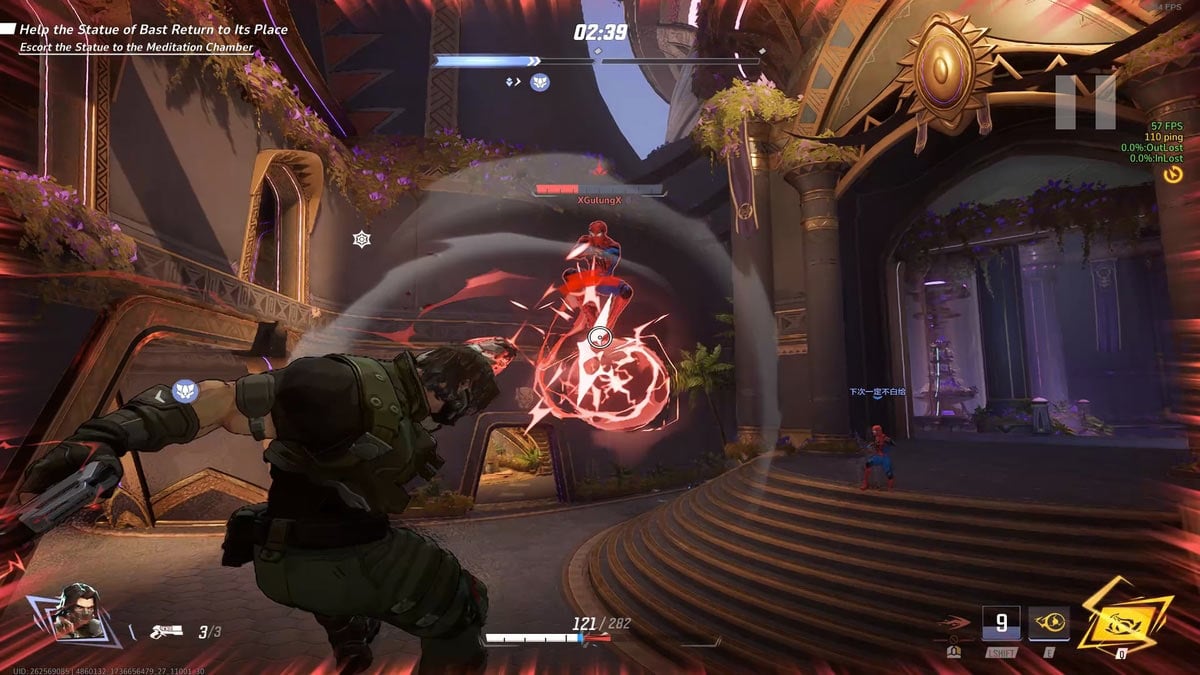The height and width of the screenshot is (675, 1200).
Task: Select the pistol weapon icon
Action: (165, 631)
